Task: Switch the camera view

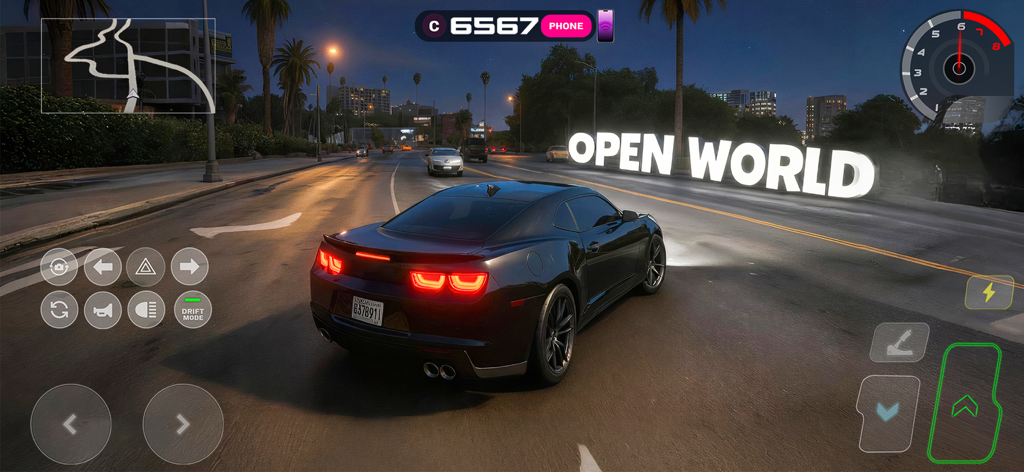Action: [x=59, y=267]
